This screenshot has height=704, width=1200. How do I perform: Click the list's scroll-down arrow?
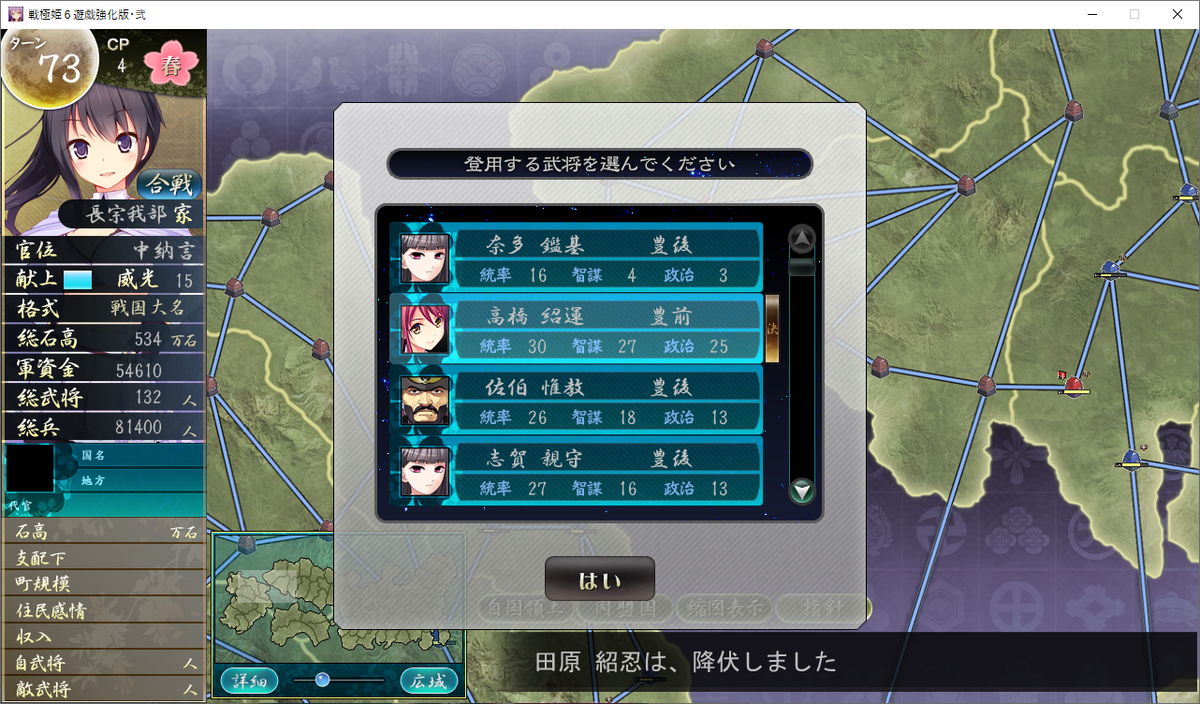(x=802, y=491)
